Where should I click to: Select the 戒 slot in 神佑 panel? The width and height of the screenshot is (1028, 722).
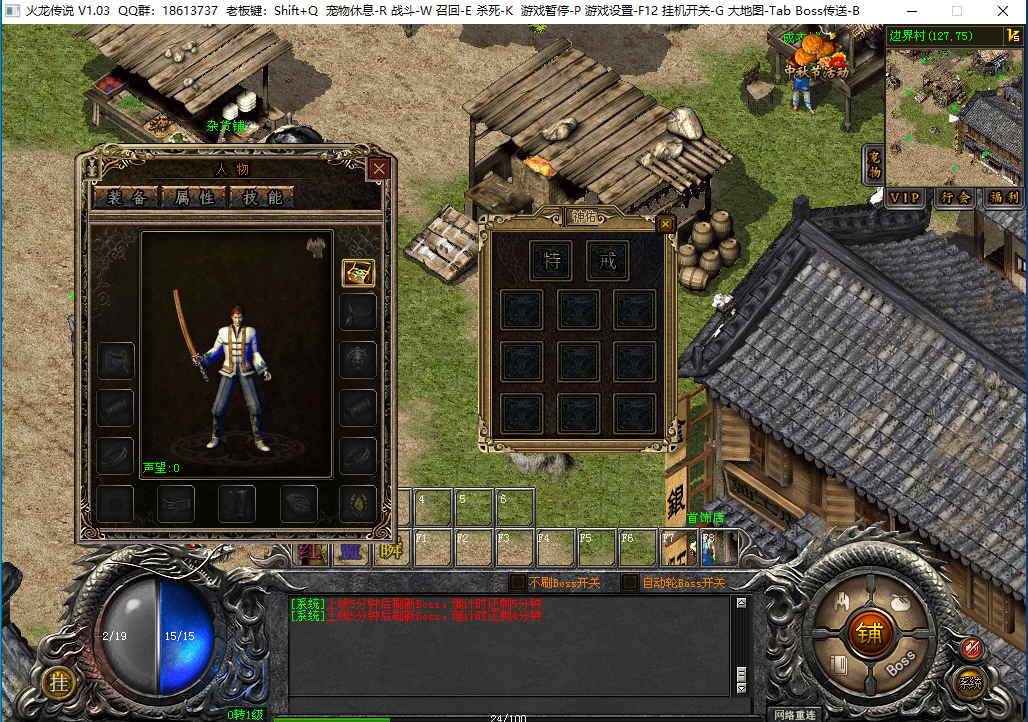point(607,260)
